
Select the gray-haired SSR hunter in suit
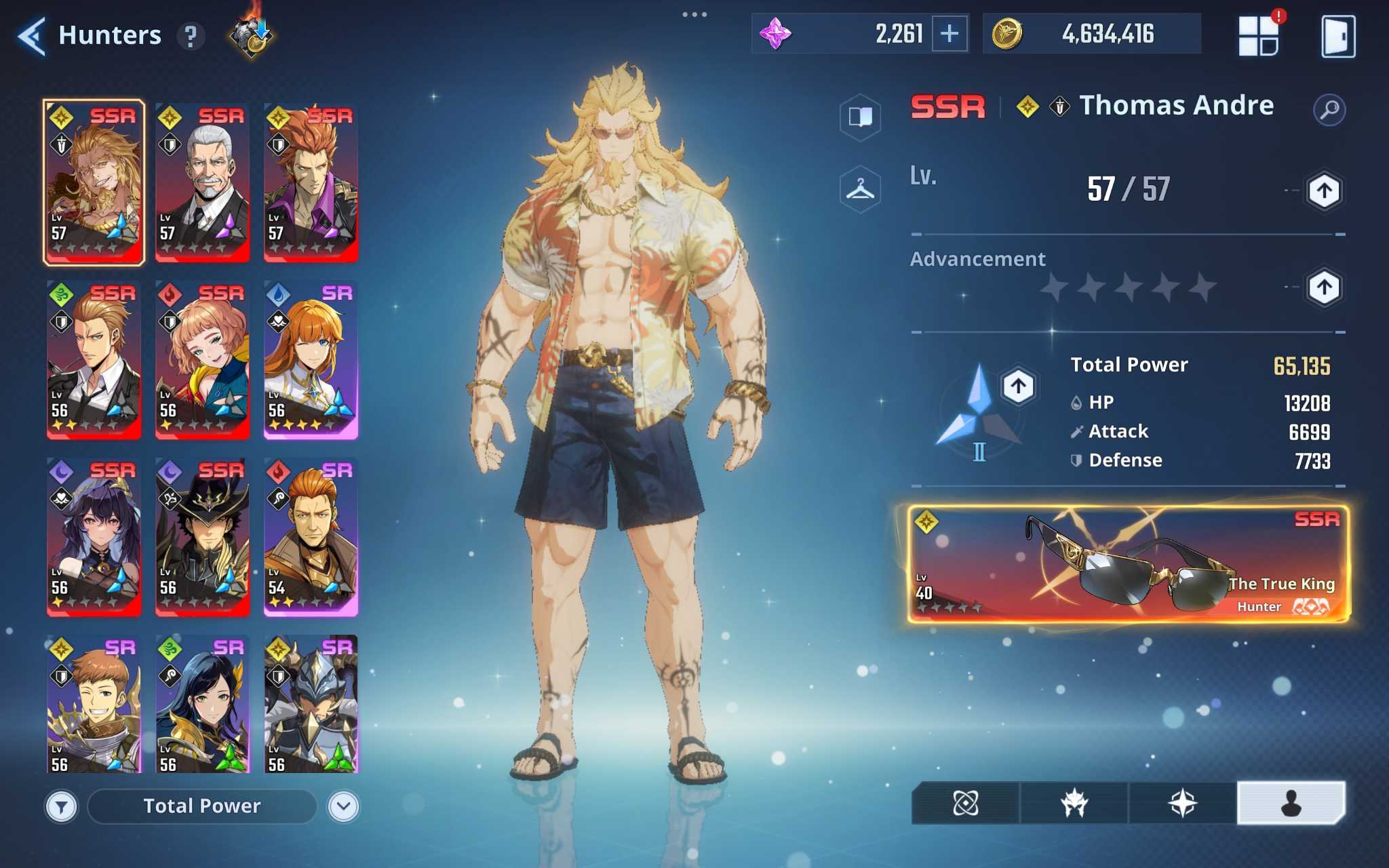[x=202, y=182]
